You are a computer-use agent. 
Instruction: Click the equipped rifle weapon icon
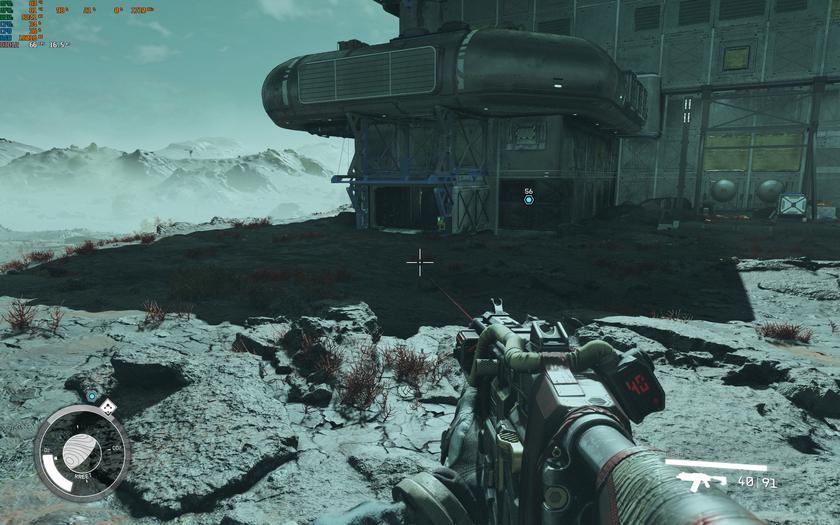point(702,482)
